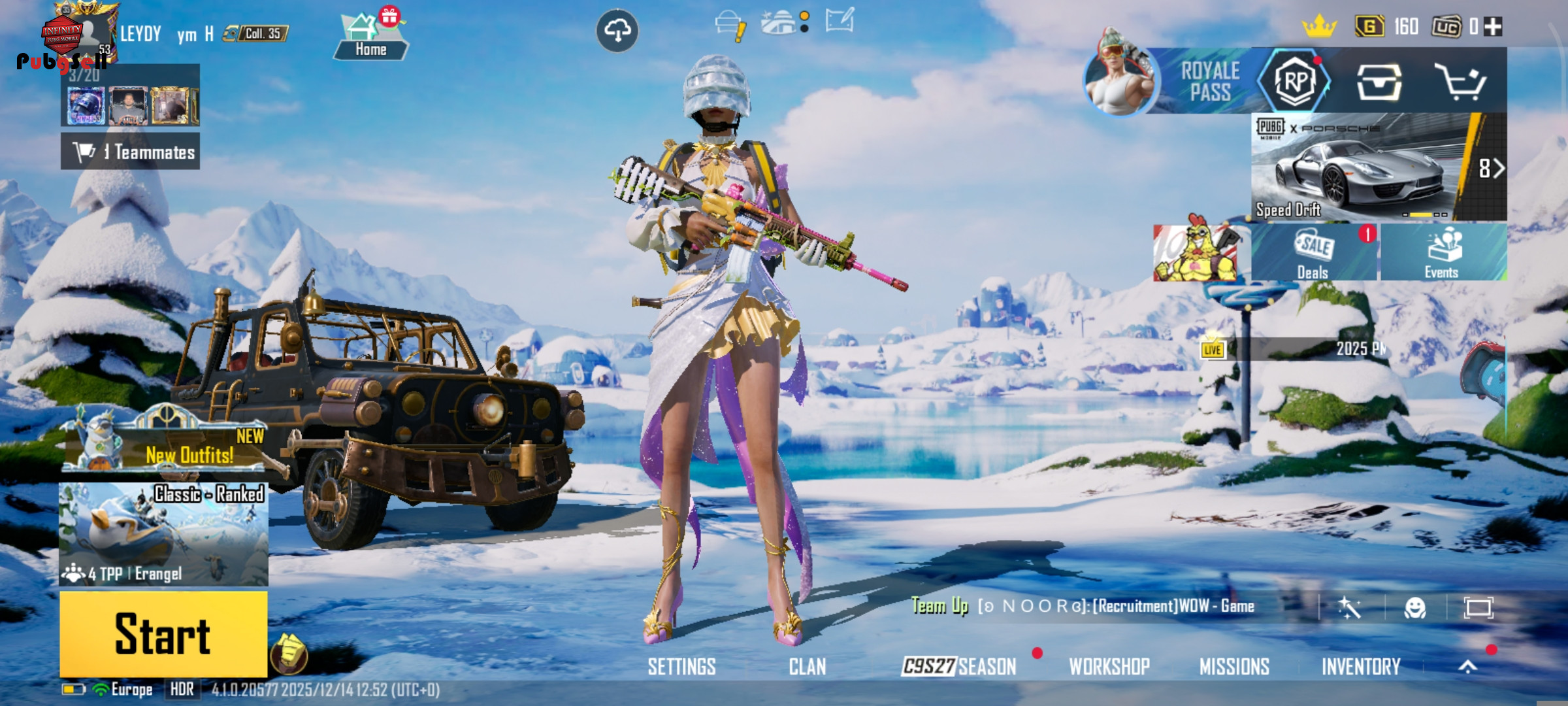Add UC with the plus button

pyautogui.click(x=1493, y=27)
